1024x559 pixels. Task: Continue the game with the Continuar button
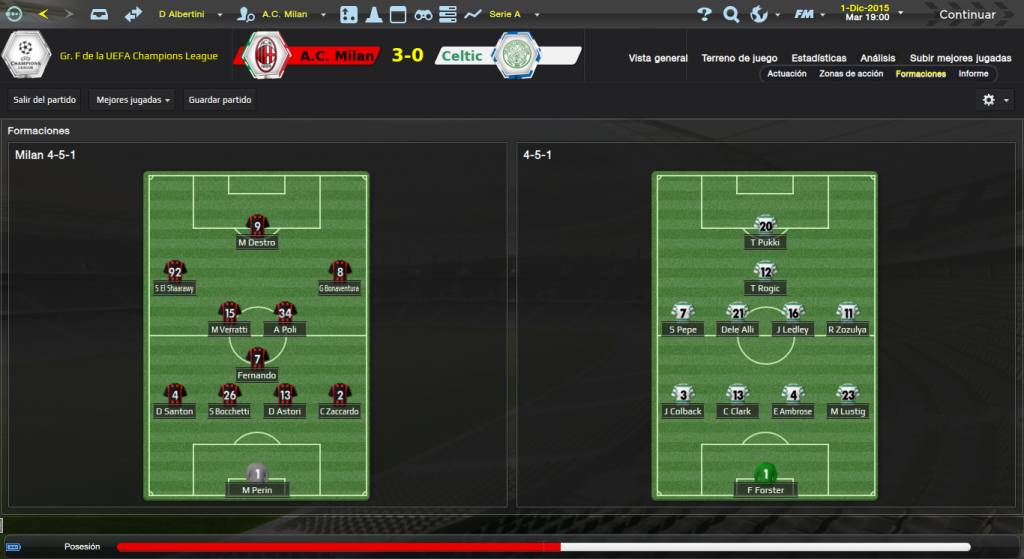966,14
